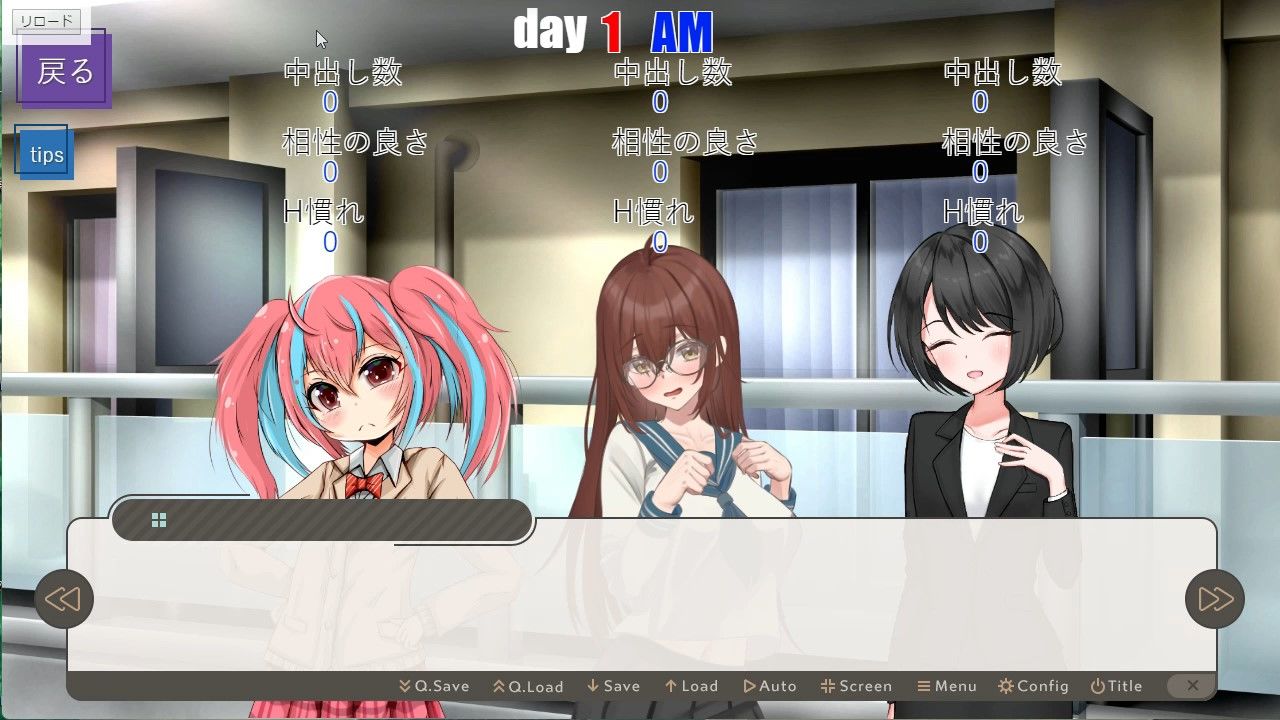Open the Load screen

click(x=691, y=686)
